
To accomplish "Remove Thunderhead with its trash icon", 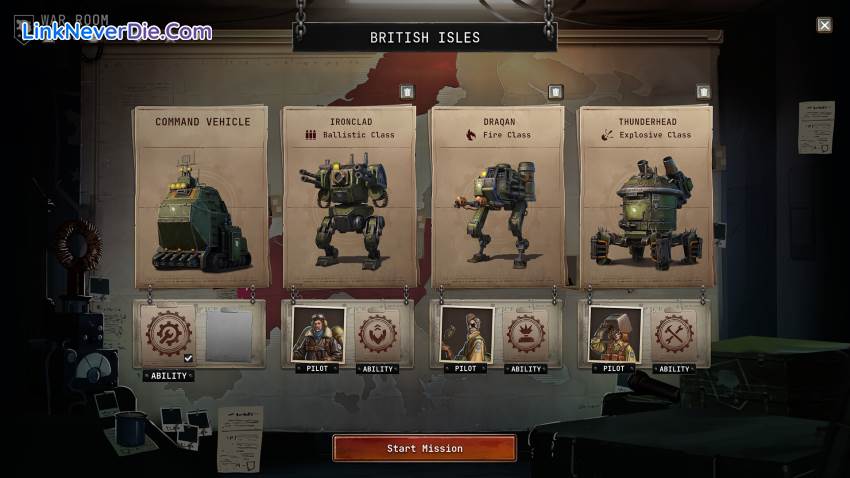I will [703, 92].
